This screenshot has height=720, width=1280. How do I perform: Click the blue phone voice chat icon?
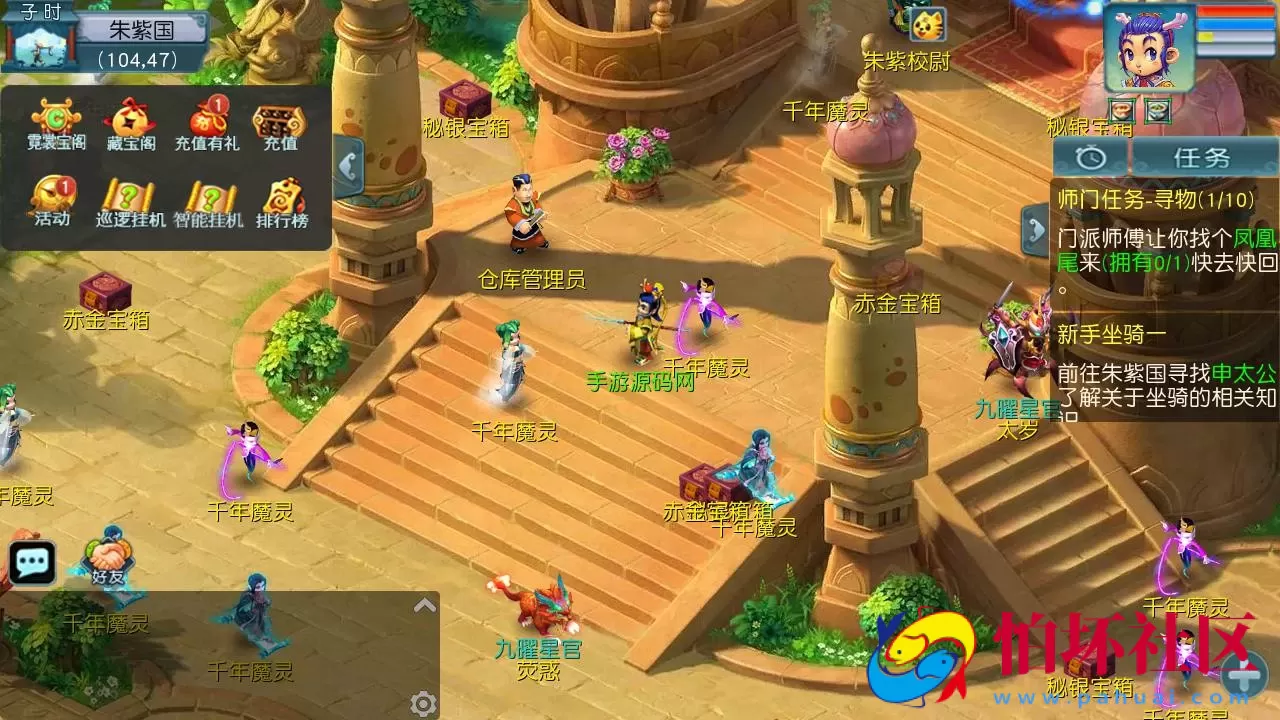click(x=351, y=166)
